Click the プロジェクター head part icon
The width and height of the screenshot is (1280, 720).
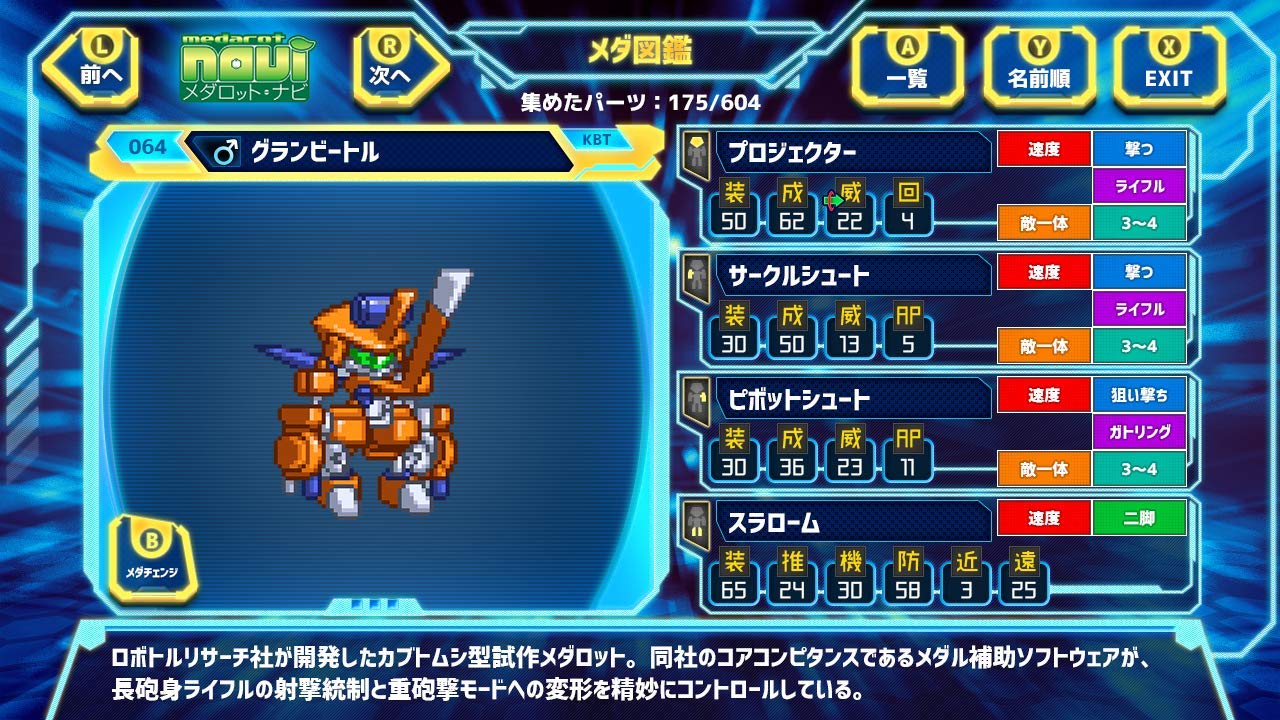coord(697,153)
